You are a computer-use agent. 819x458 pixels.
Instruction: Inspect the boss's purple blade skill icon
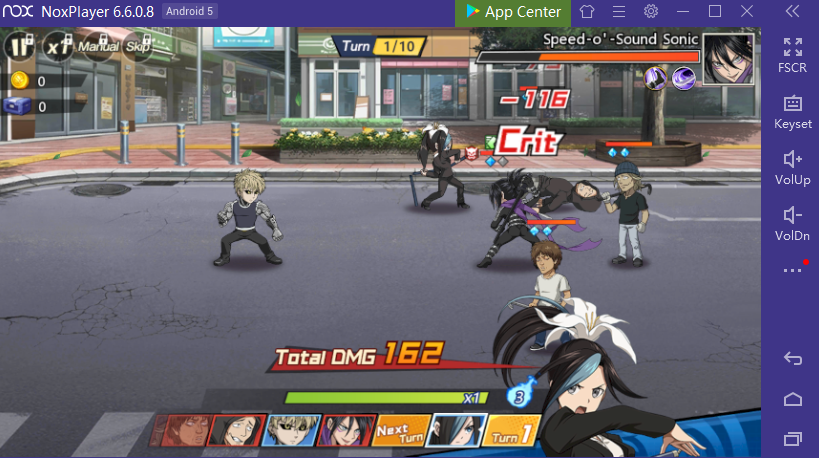point(657,77)
